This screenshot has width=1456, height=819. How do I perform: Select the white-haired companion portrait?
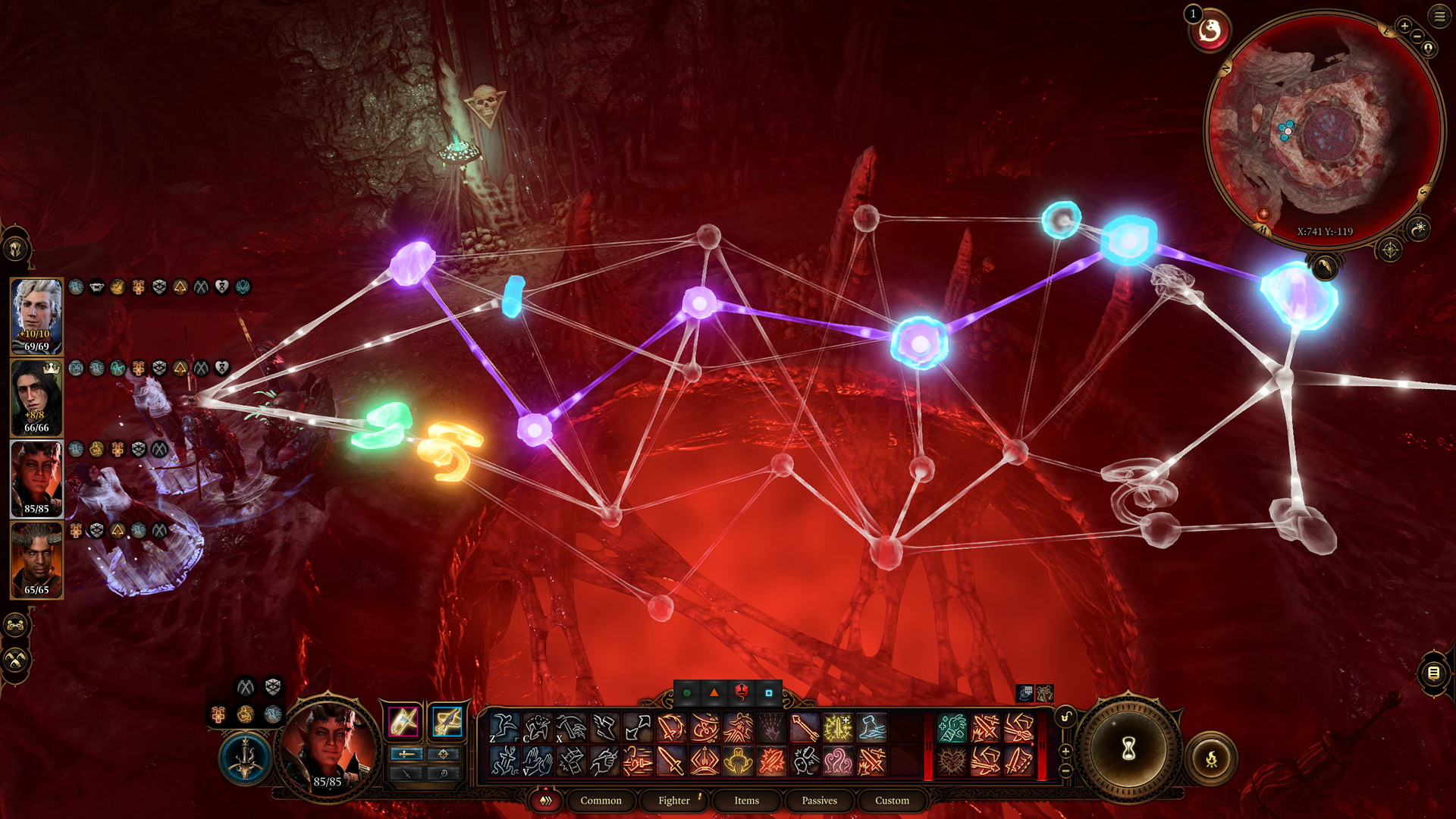(36, 315)
